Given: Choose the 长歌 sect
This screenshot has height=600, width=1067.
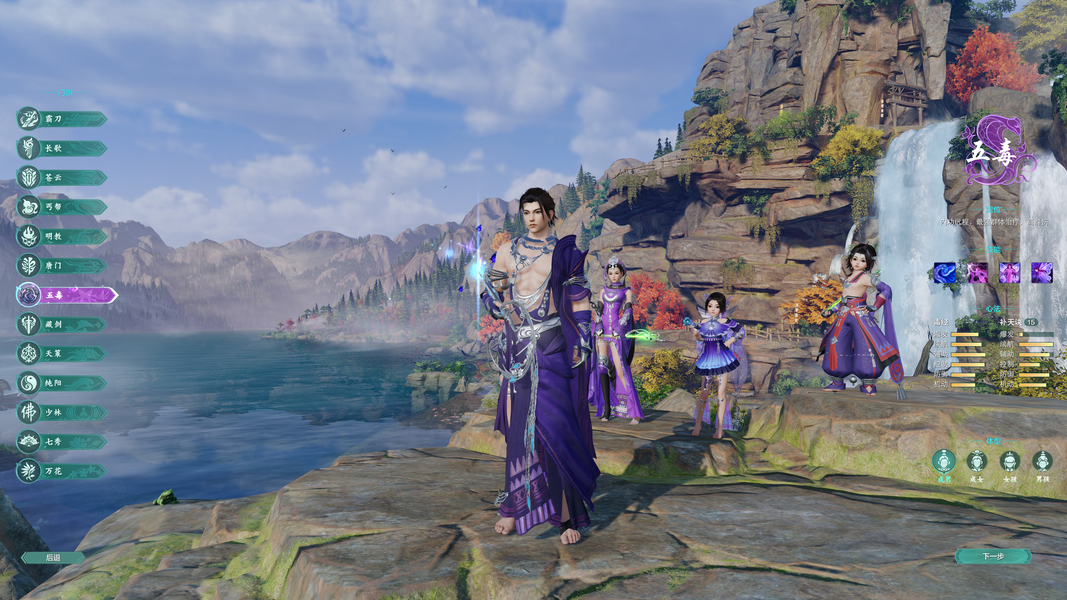Looking at the screenshot, I should 62,148.
